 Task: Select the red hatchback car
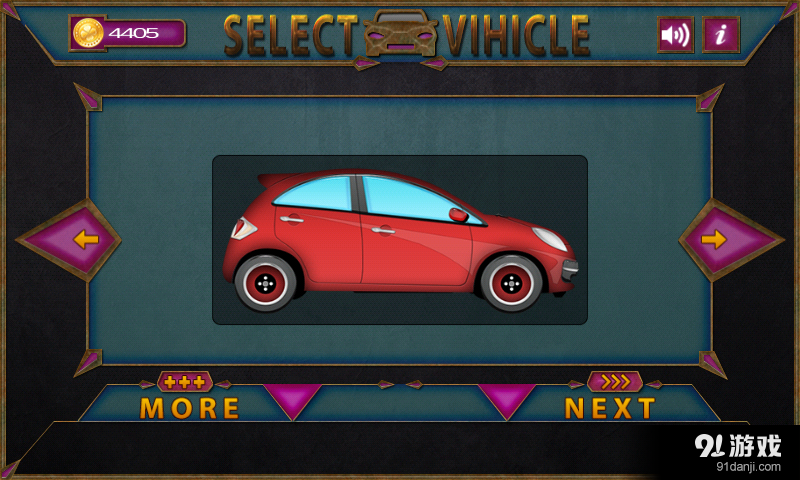[400, 240]
